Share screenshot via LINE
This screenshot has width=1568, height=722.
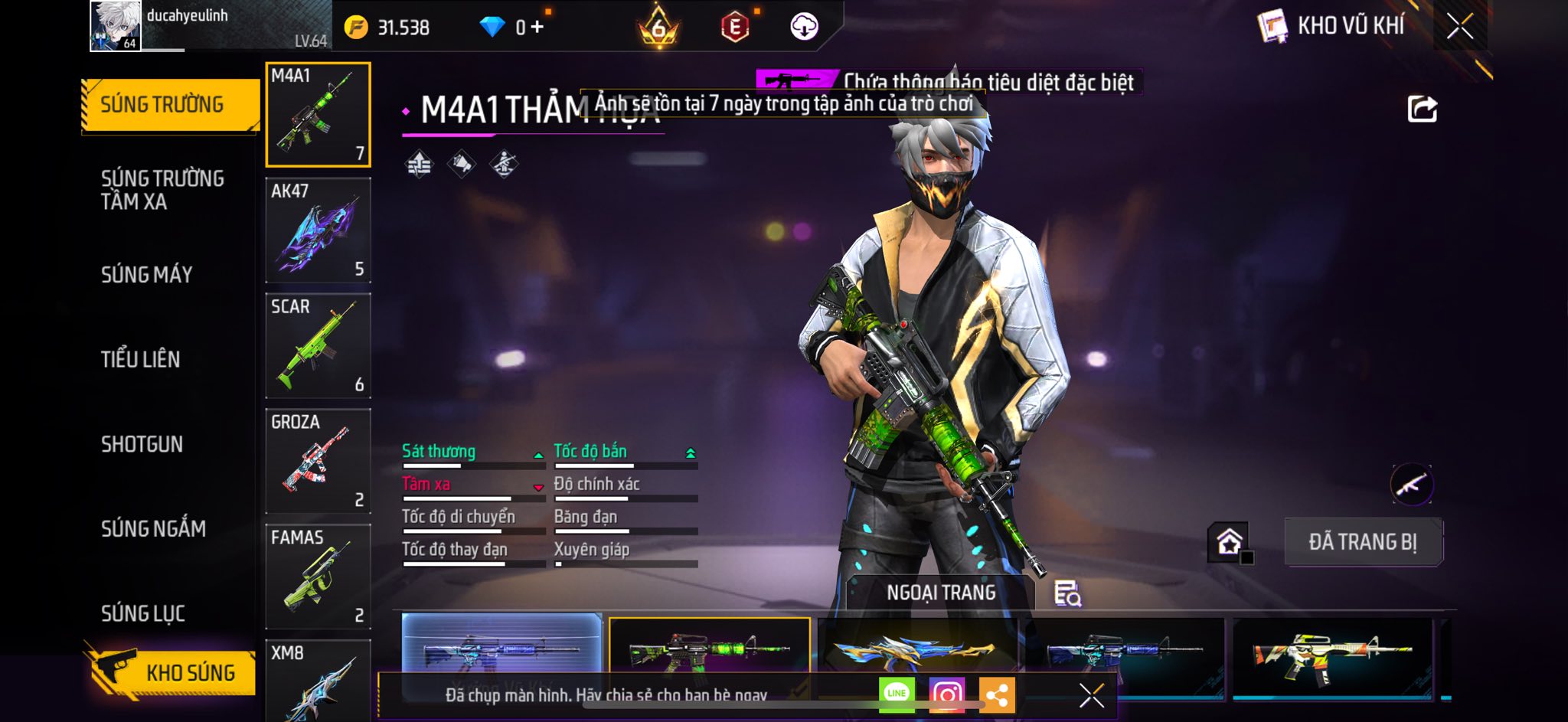[897, 694]
